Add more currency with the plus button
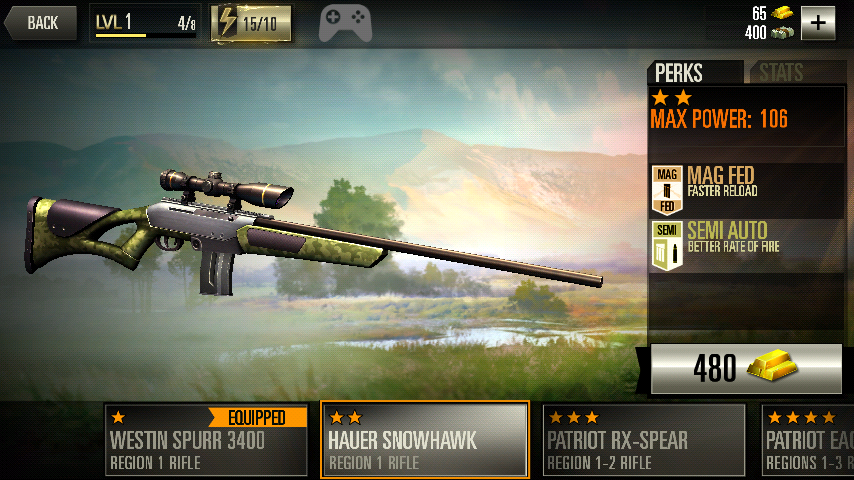This screenshot has height=480, width=854. tap(817, 22)
